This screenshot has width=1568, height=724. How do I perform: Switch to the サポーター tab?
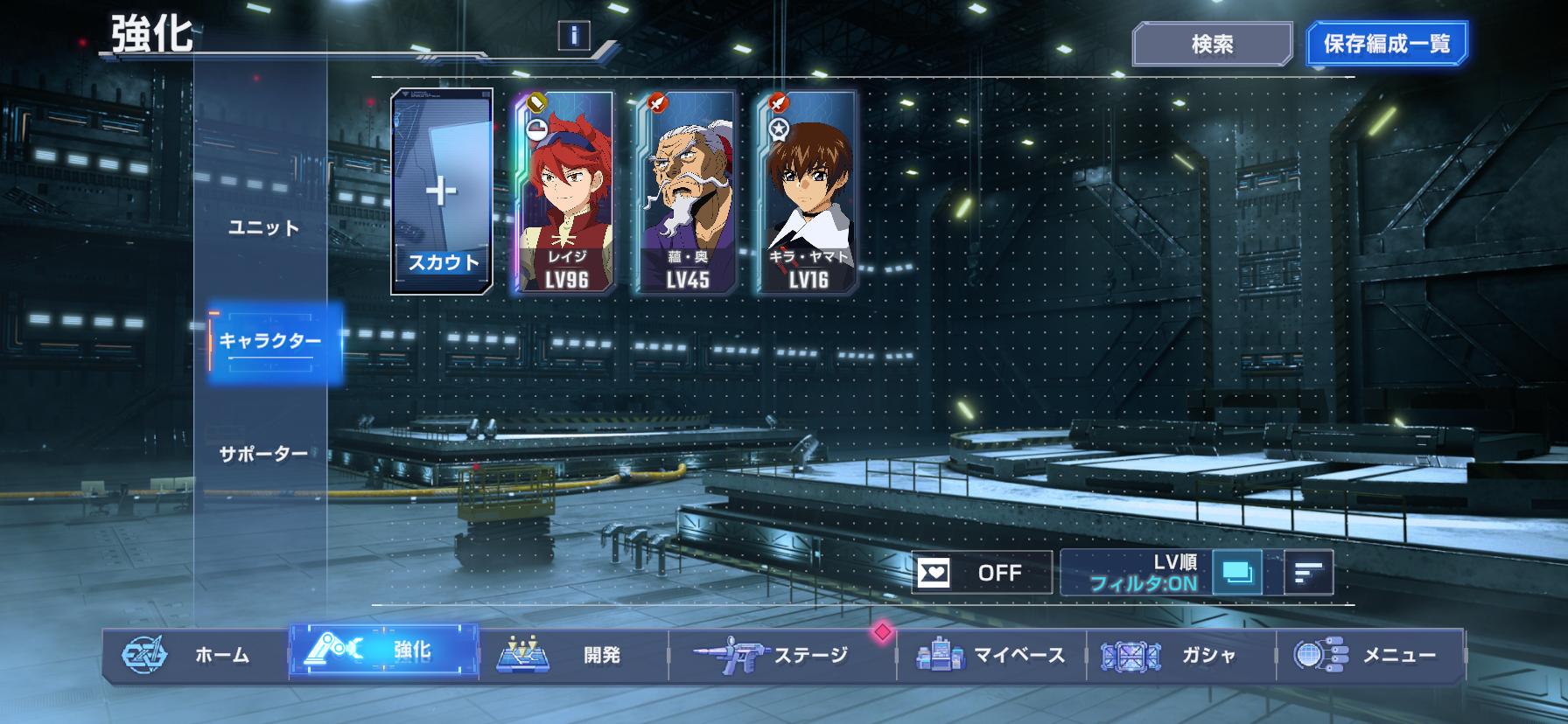[x=263, y=454]
